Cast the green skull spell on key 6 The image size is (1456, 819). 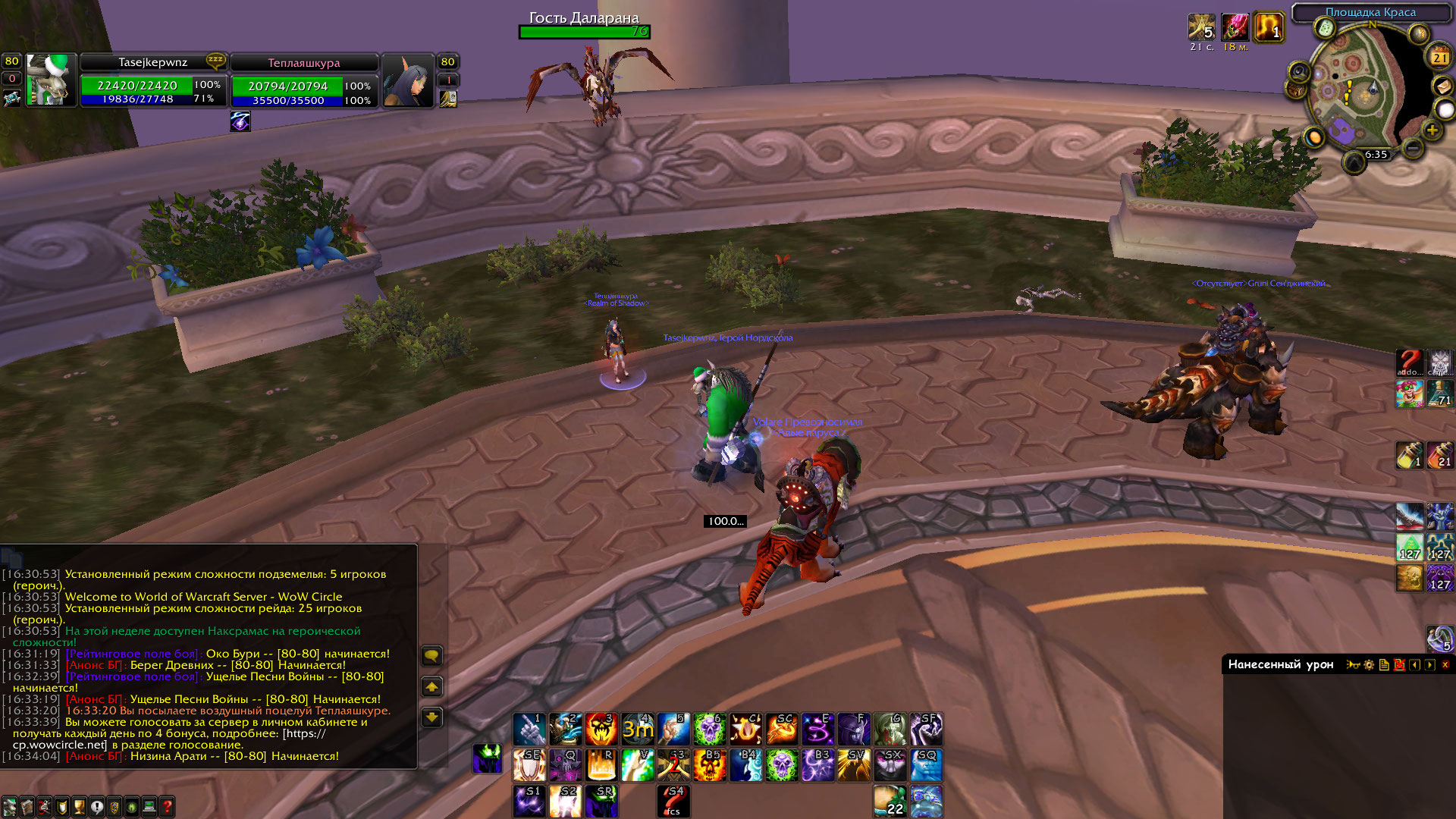(x=710, y=730)
